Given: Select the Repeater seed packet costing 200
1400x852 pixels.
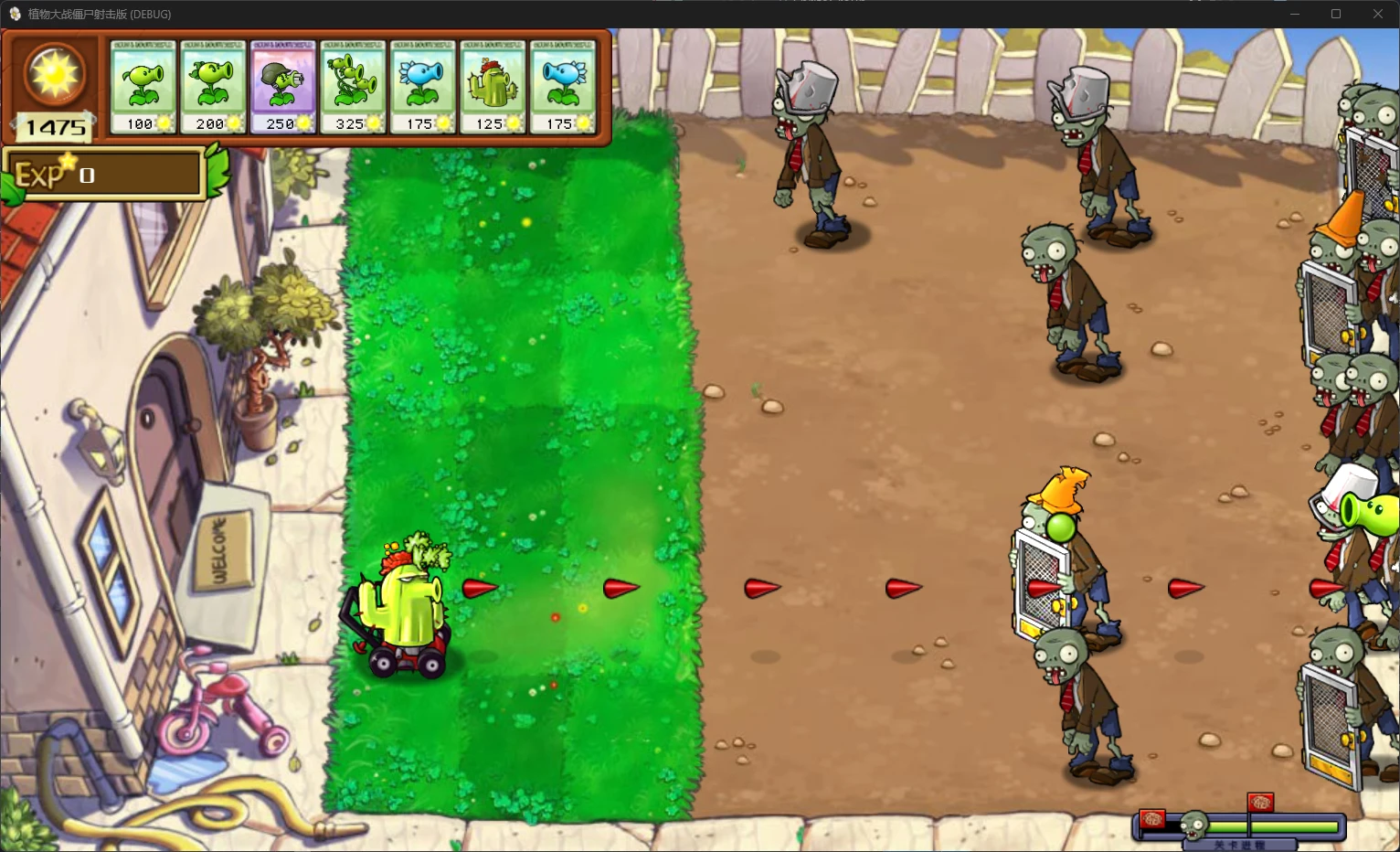Looking at the screenshot, I should (213, 85).
